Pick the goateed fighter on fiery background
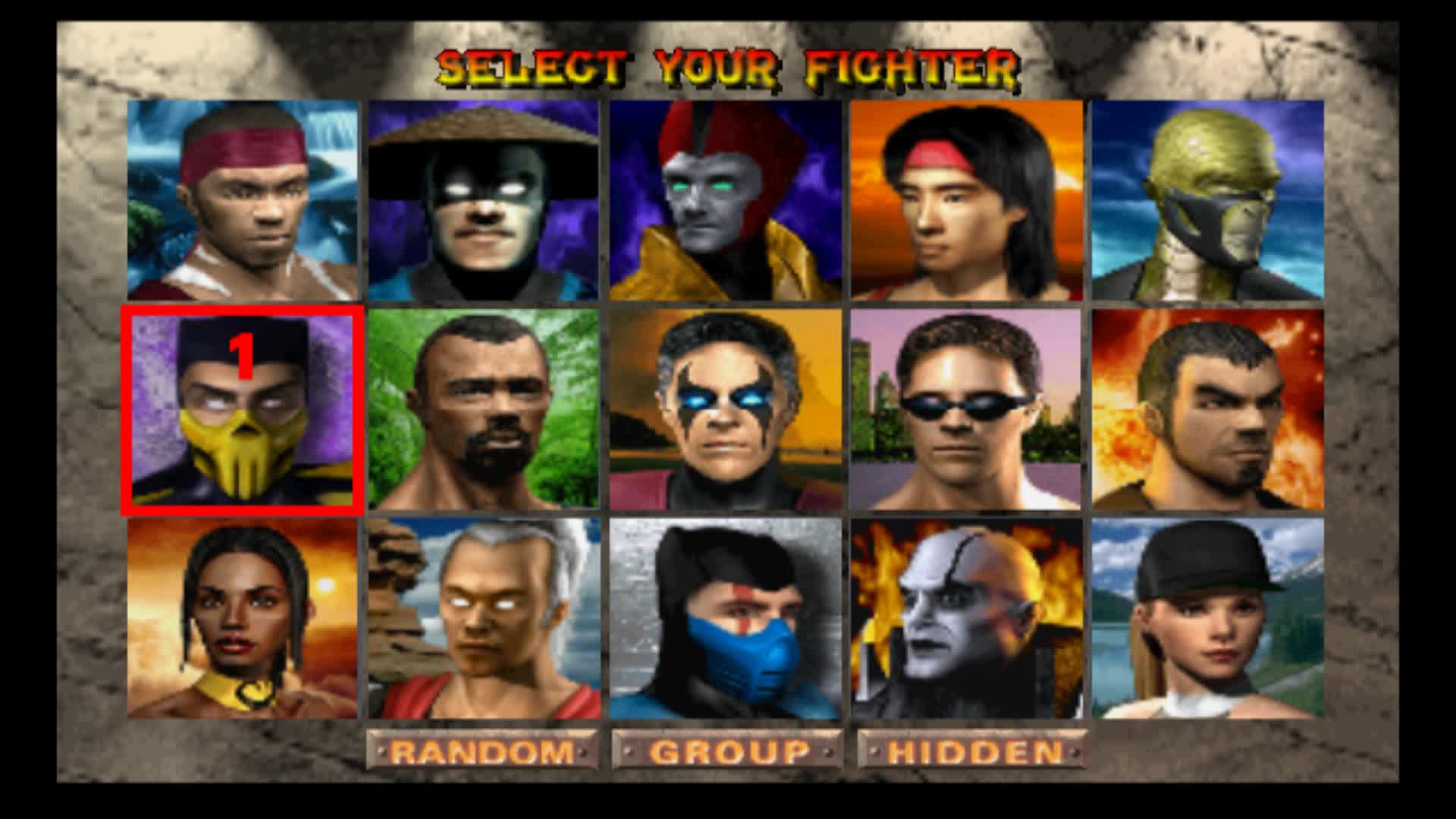This screenshot has height=819, width=1456. 1207,409
